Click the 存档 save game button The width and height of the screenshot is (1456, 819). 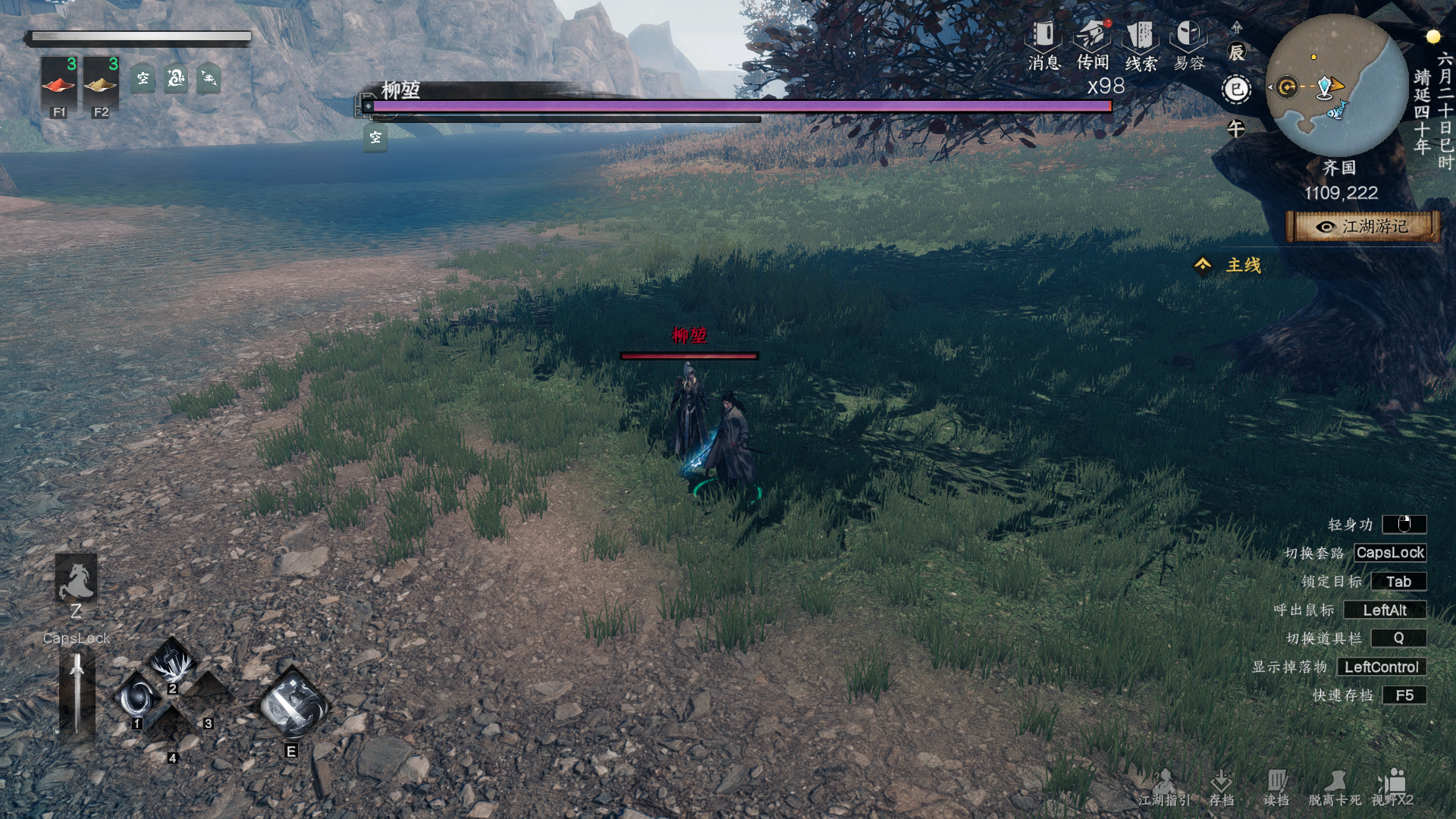(x=1221, y=788)
